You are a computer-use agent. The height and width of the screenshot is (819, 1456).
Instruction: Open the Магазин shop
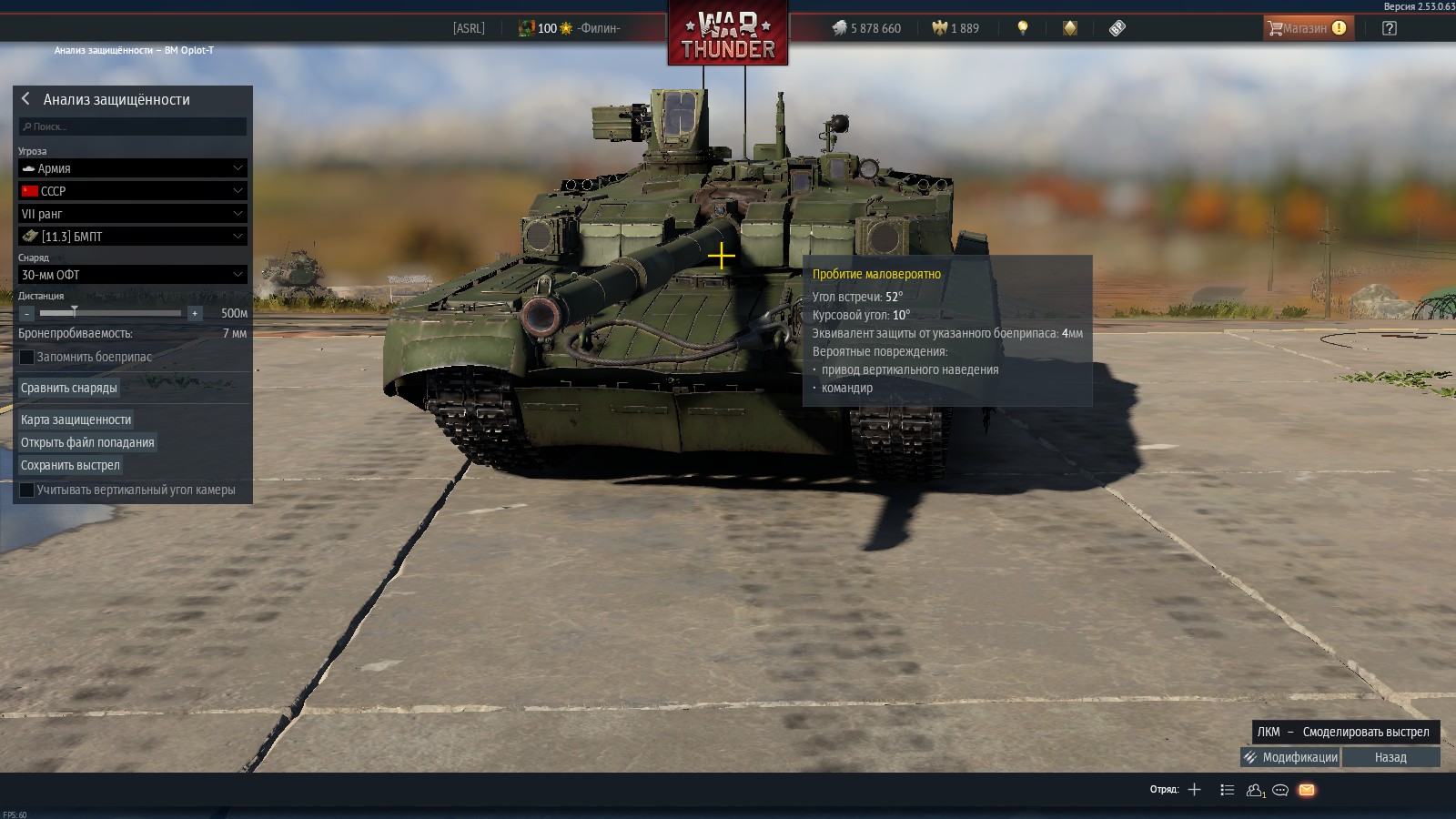click(1308, 28)
